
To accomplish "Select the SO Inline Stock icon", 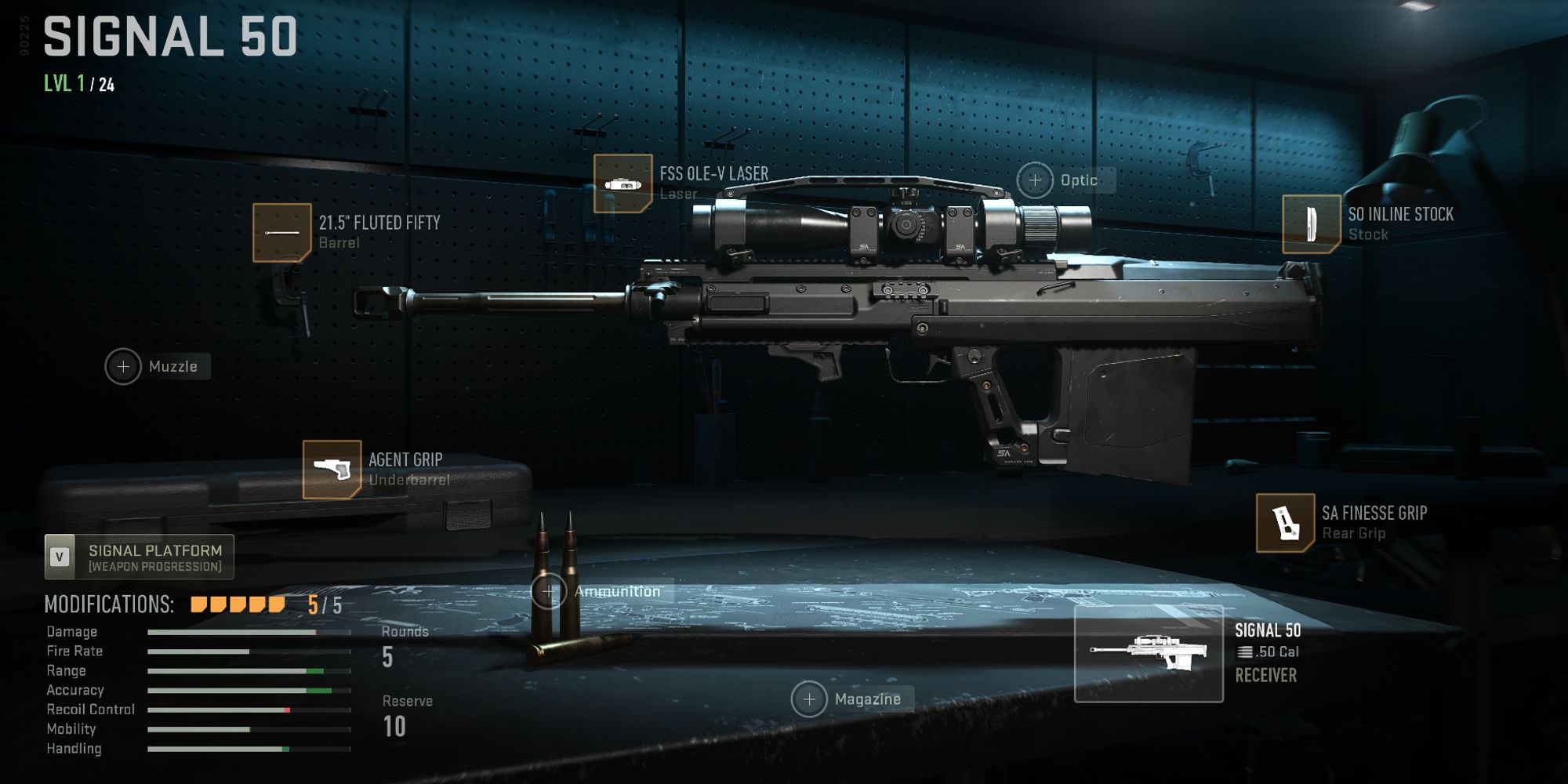I will pyautogui.click(x=1310, y=226).
